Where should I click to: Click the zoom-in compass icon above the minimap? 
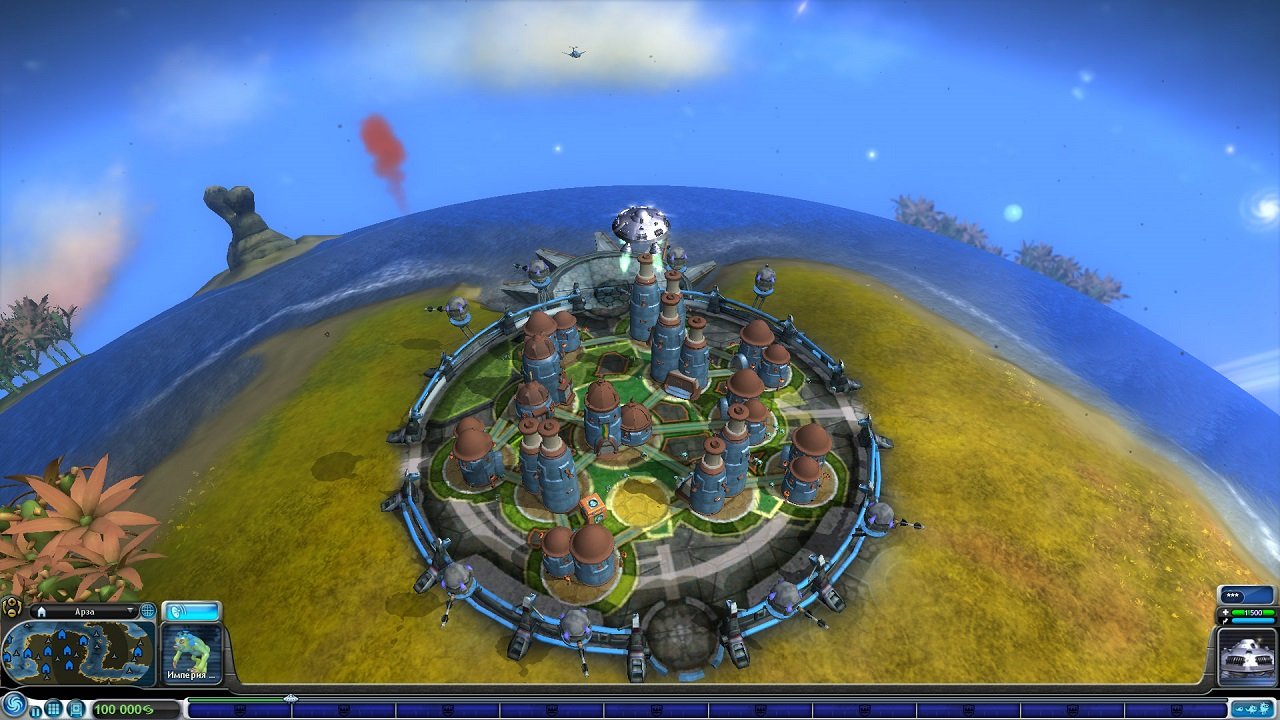point(11,602)
